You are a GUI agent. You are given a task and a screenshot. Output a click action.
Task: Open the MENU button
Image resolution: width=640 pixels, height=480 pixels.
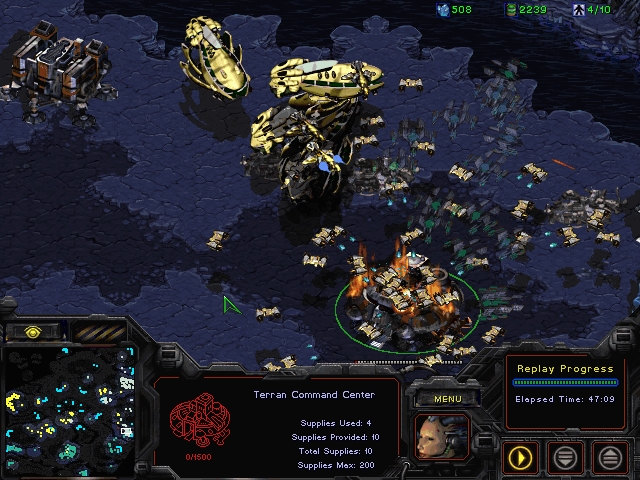448,399
